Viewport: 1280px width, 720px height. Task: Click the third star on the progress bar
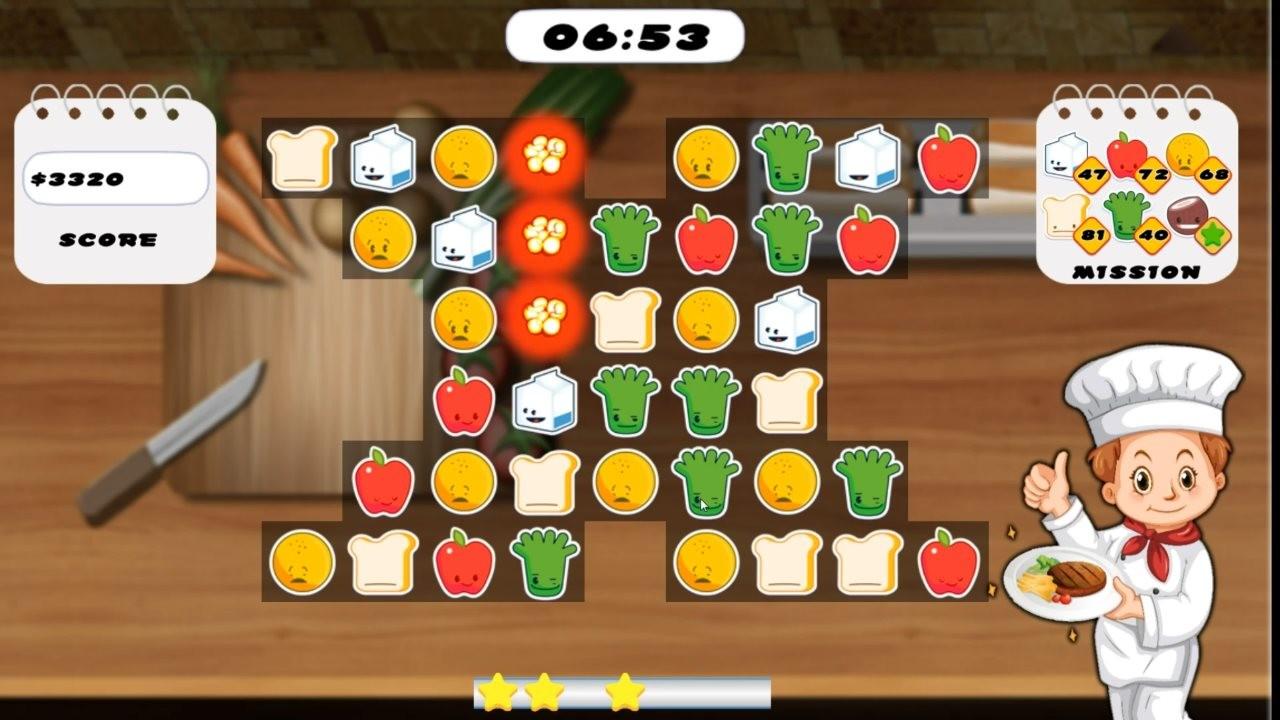point(623,691)
